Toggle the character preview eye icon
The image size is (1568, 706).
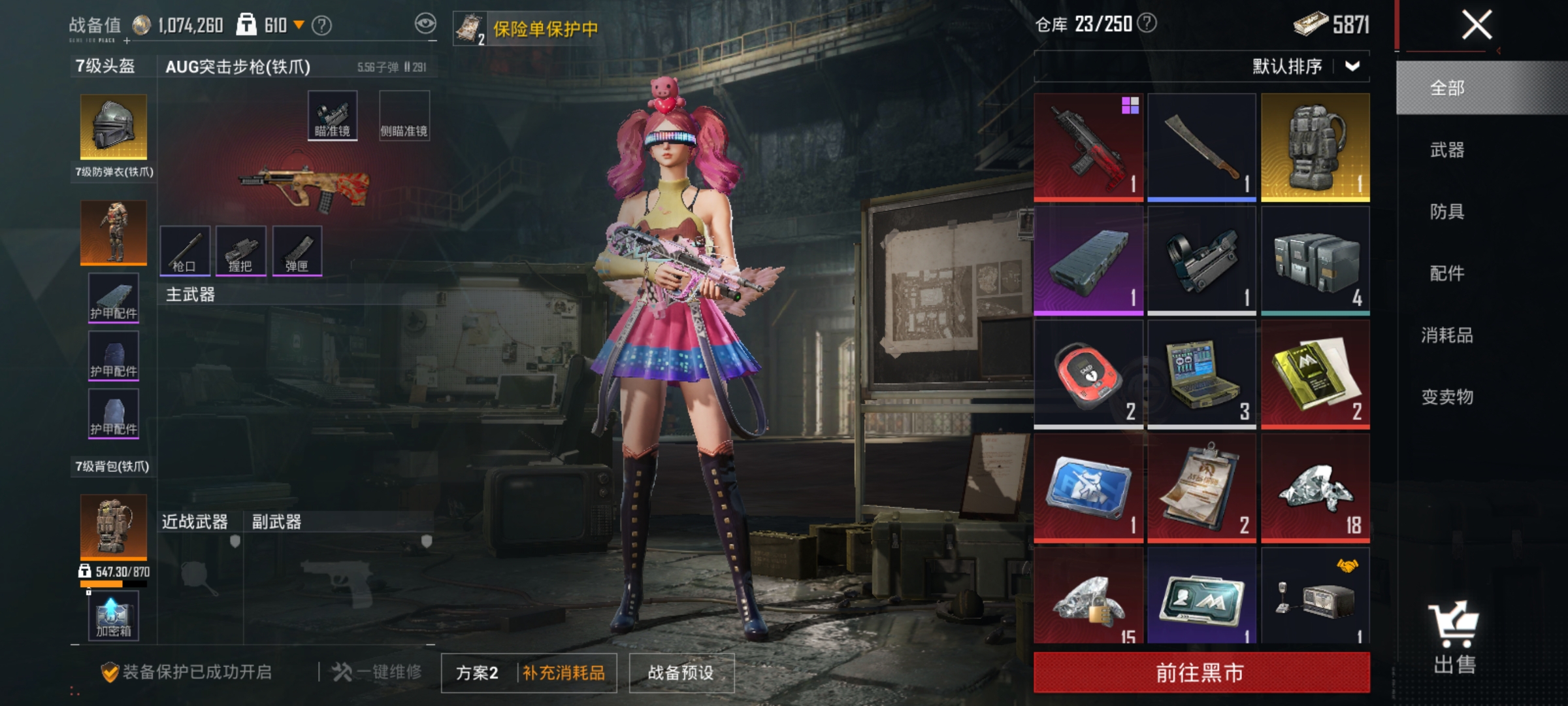[425, 22]
